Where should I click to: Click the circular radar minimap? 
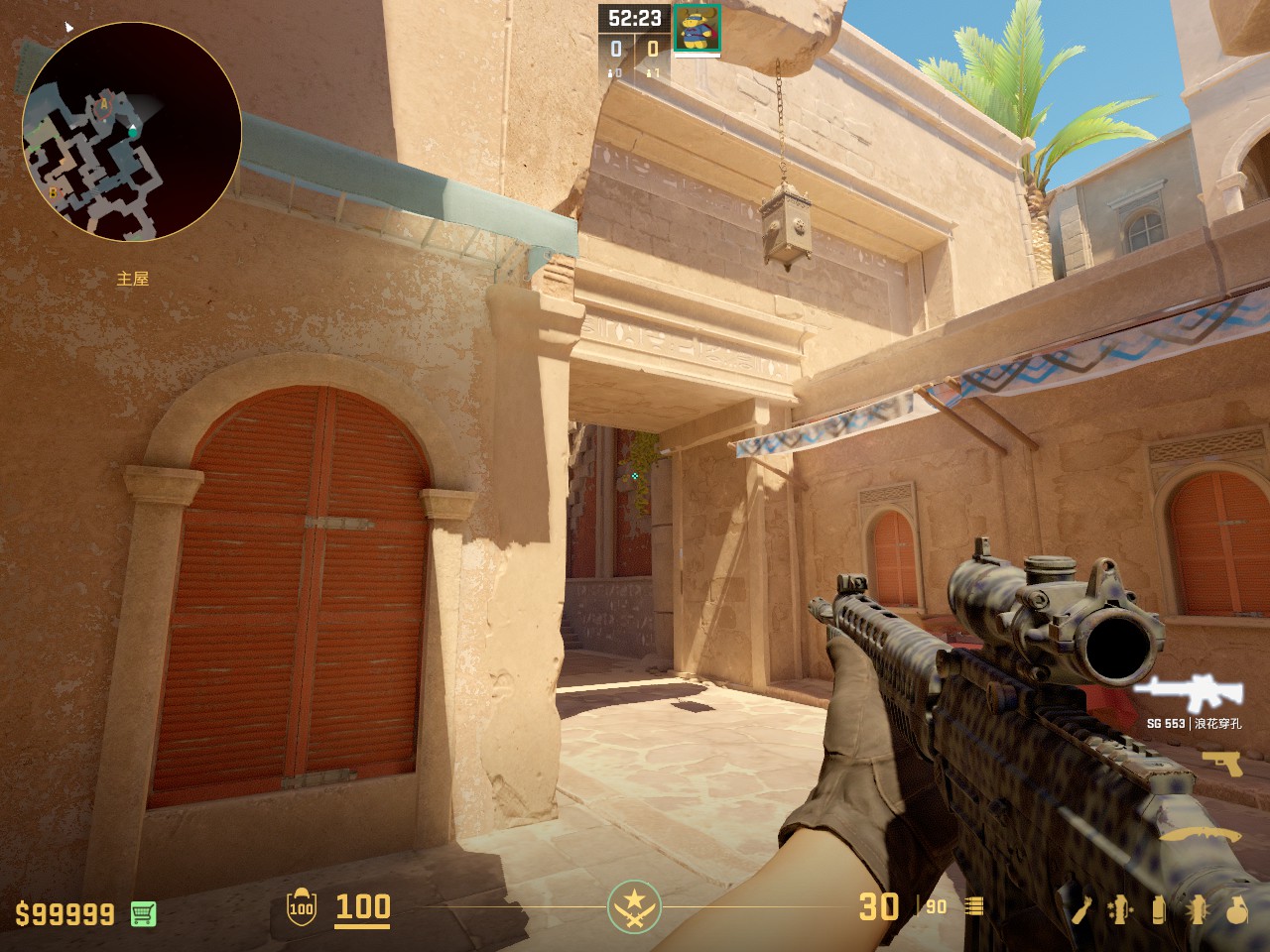[x=131, y=131]
